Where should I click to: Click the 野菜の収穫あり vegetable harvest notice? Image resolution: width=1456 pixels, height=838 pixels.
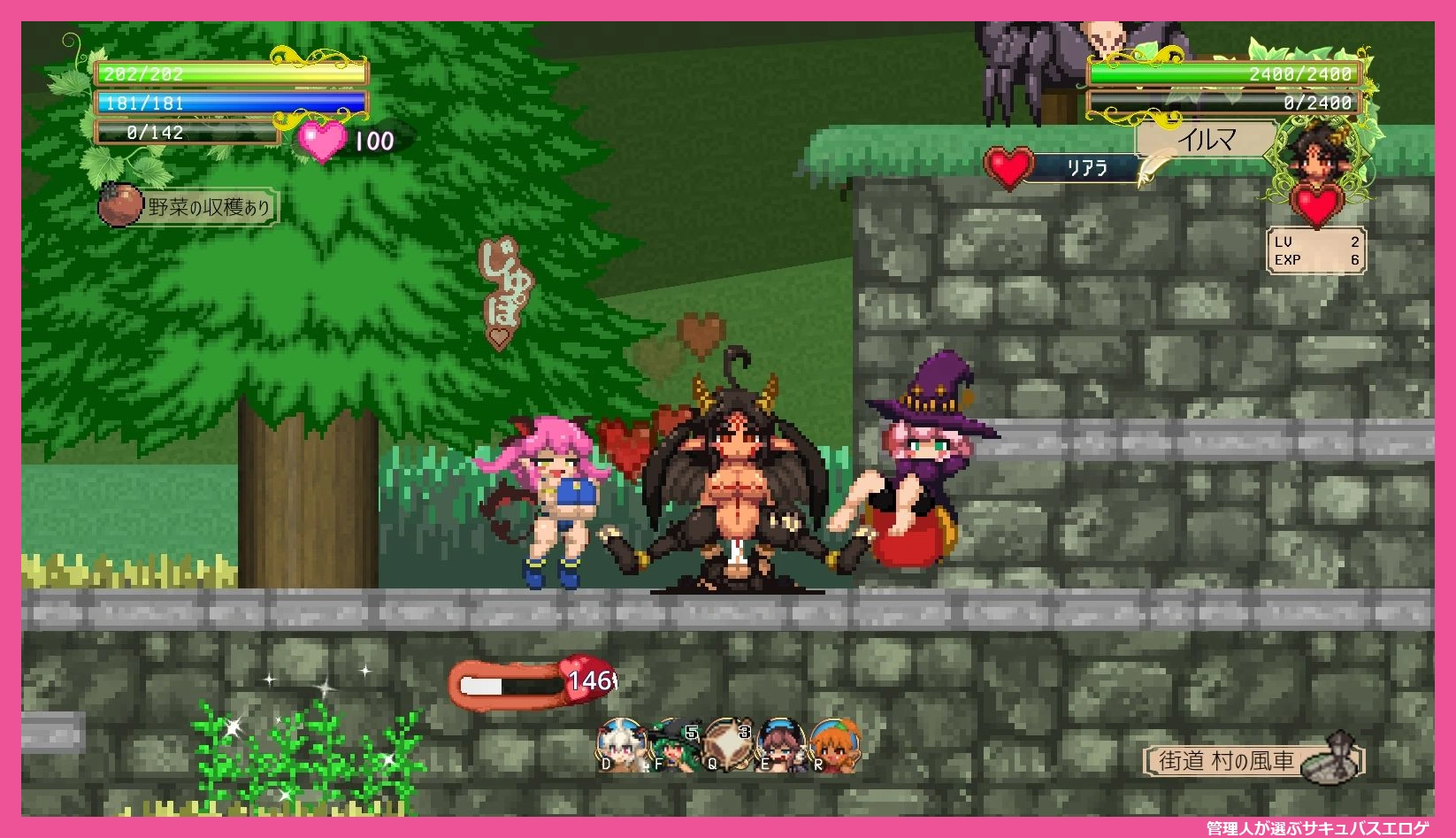[208, 207]
